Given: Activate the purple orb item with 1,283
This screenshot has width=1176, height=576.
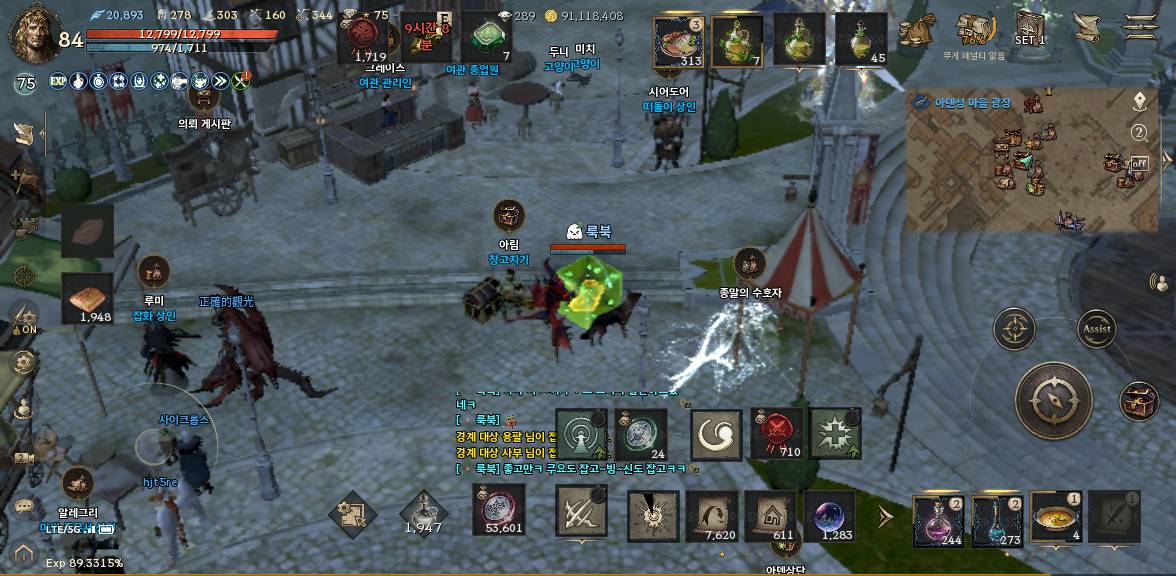Looking at the screenshot, I should point(829,515).
